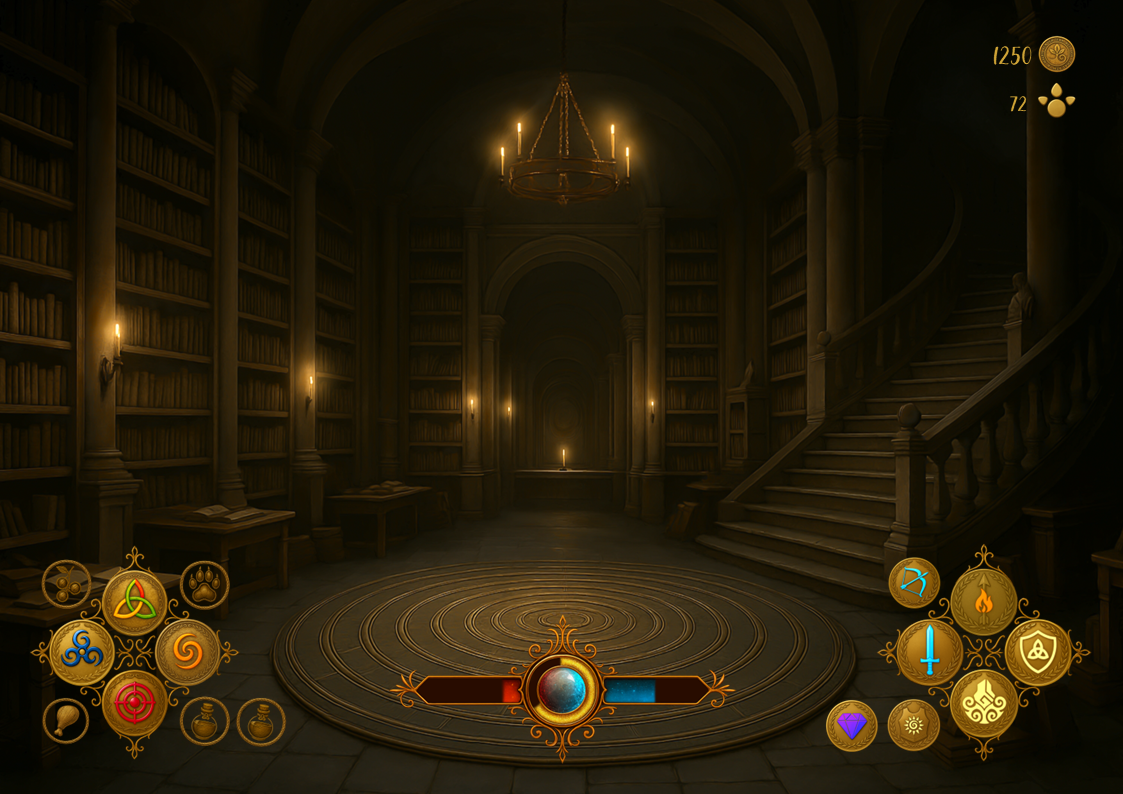Viewport: 1123px width, 794px height.
Task: Use the pale yellow swirl-patterned ability
Action: point(983,703)
